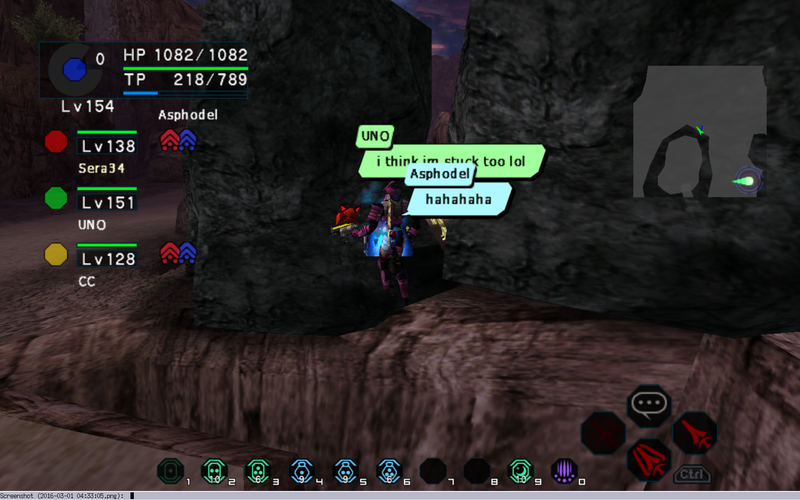Use the green item in hotbar slot 3
The height and width of the screenshot is (500, 800).
point(258,470)
